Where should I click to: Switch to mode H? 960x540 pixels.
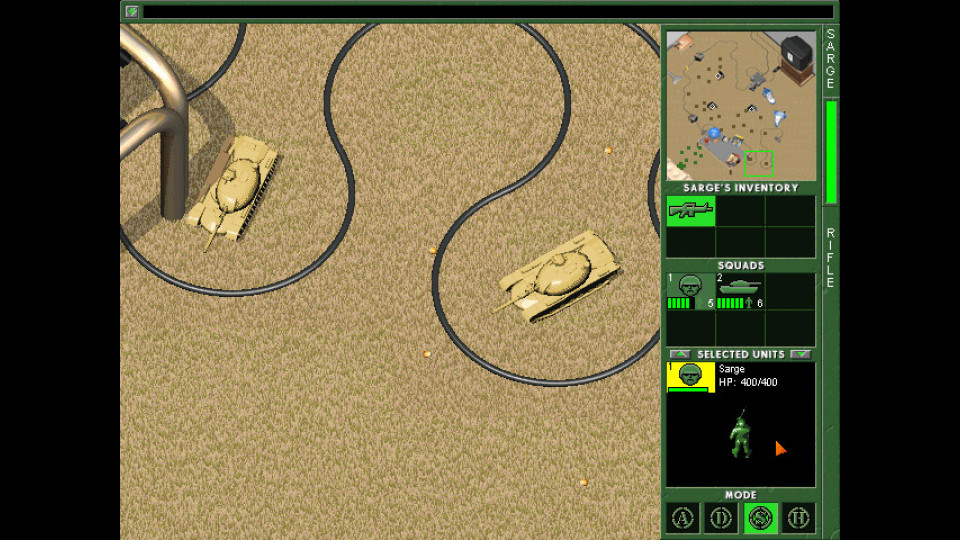point(798,517)
